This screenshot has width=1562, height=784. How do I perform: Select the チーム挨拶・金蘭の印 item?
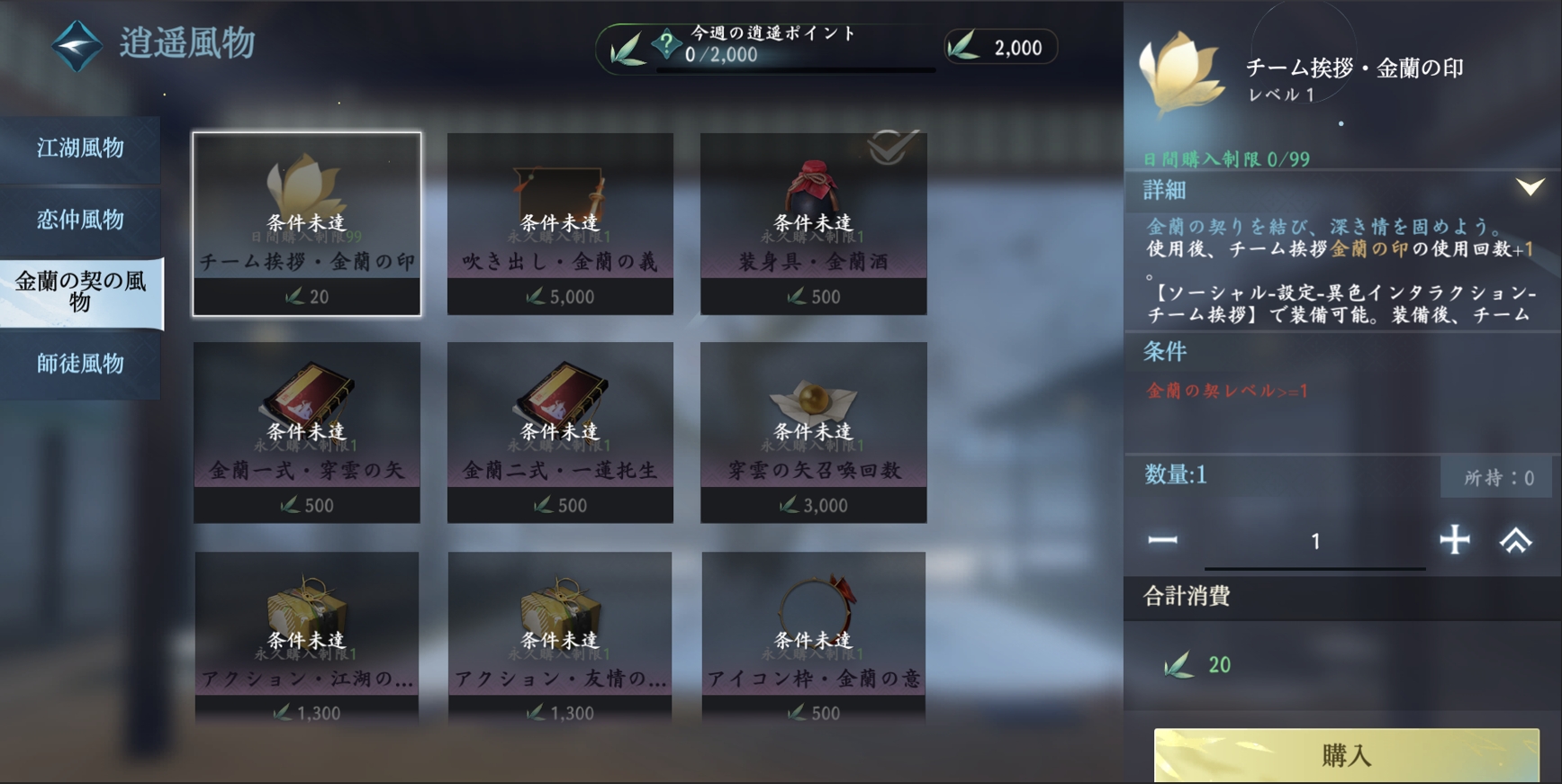click(x=306, y=224)
